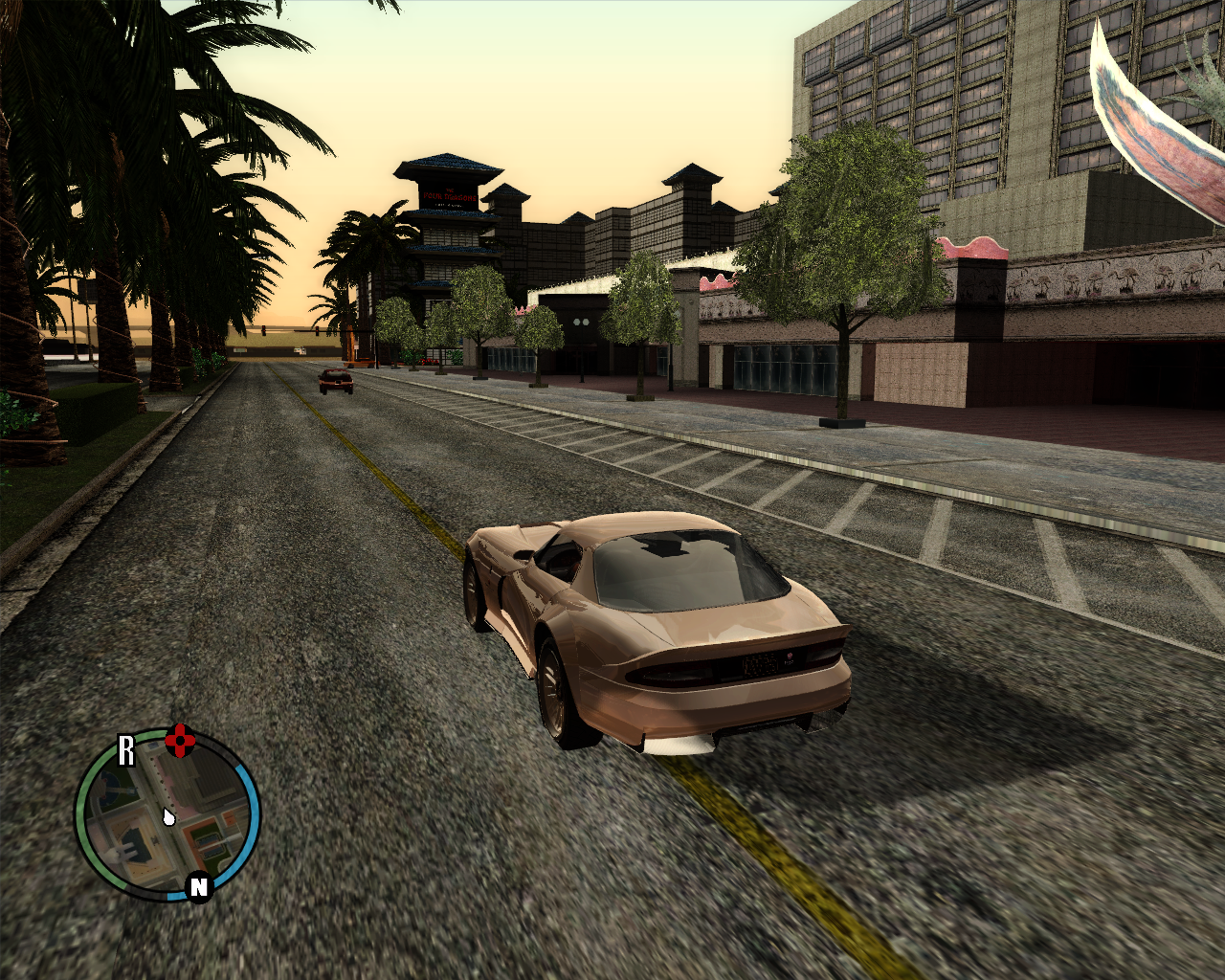Screen dimensions: 1225x980
Task: Click the R radio indicator above the radar
Action: tap(126, 749)
